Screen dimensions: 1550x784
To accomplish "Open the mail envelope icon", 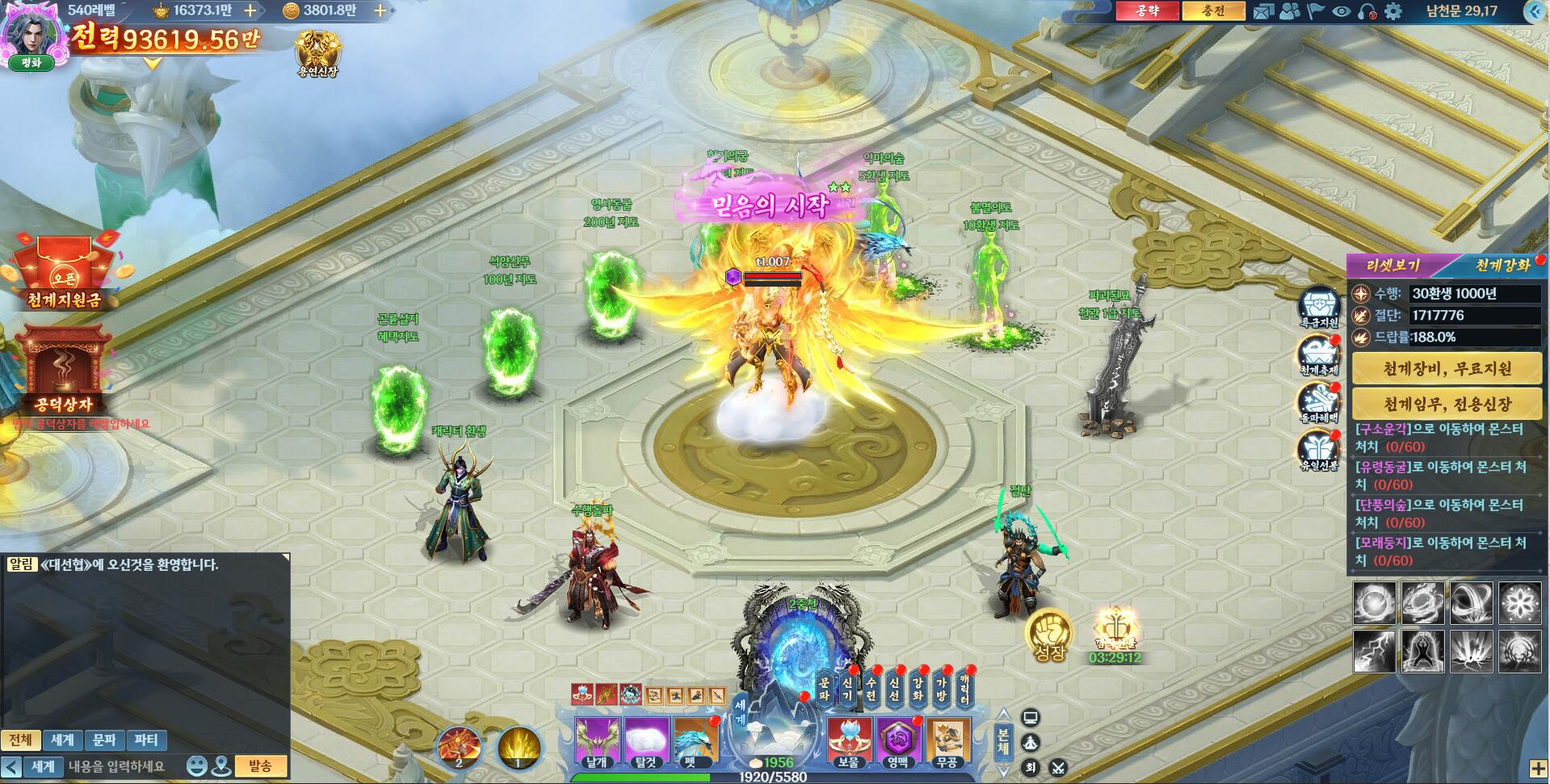I will click(x=1263, y=11).
